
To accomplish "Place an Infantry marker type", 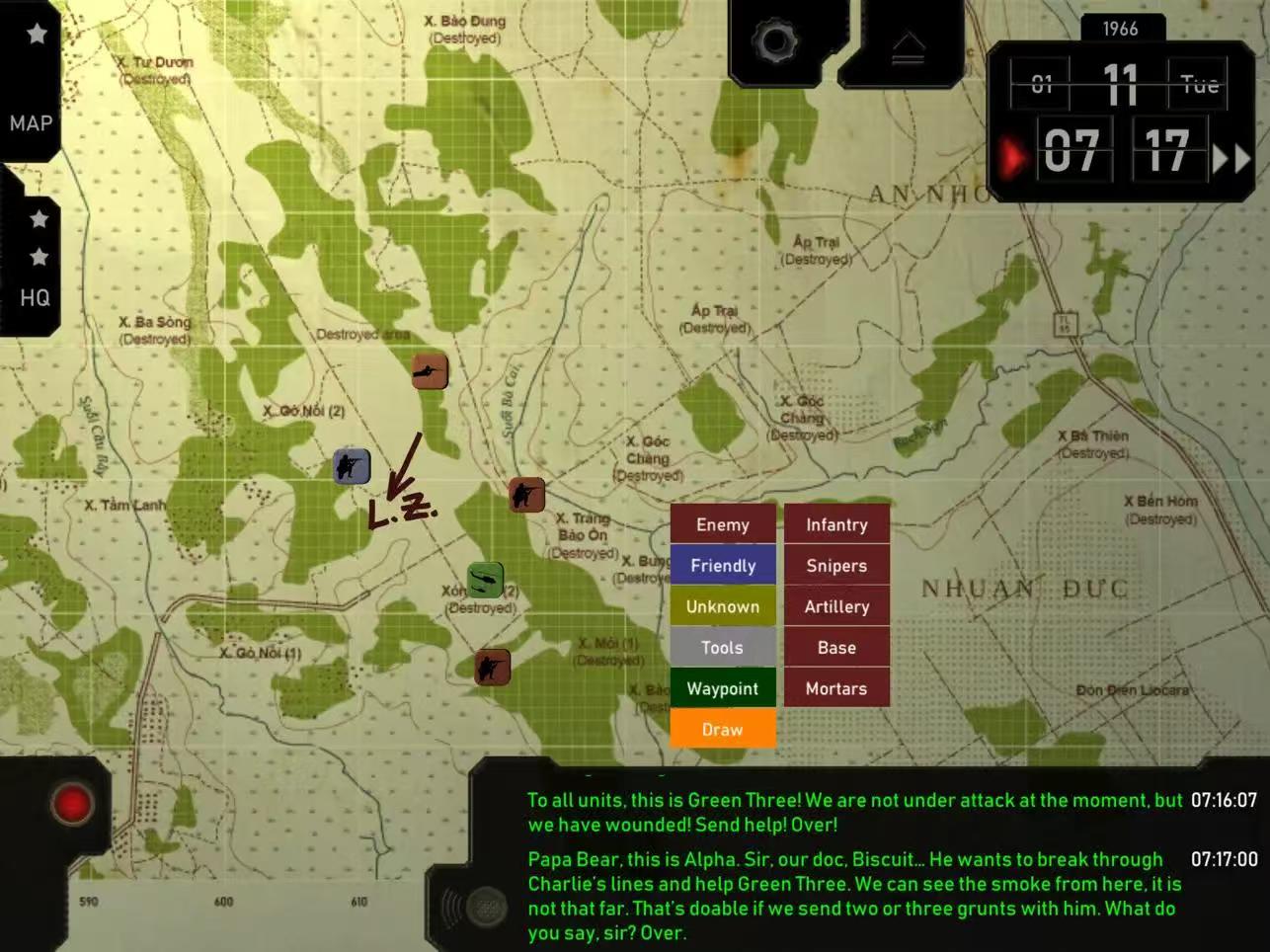I will (x=836, y=524).
